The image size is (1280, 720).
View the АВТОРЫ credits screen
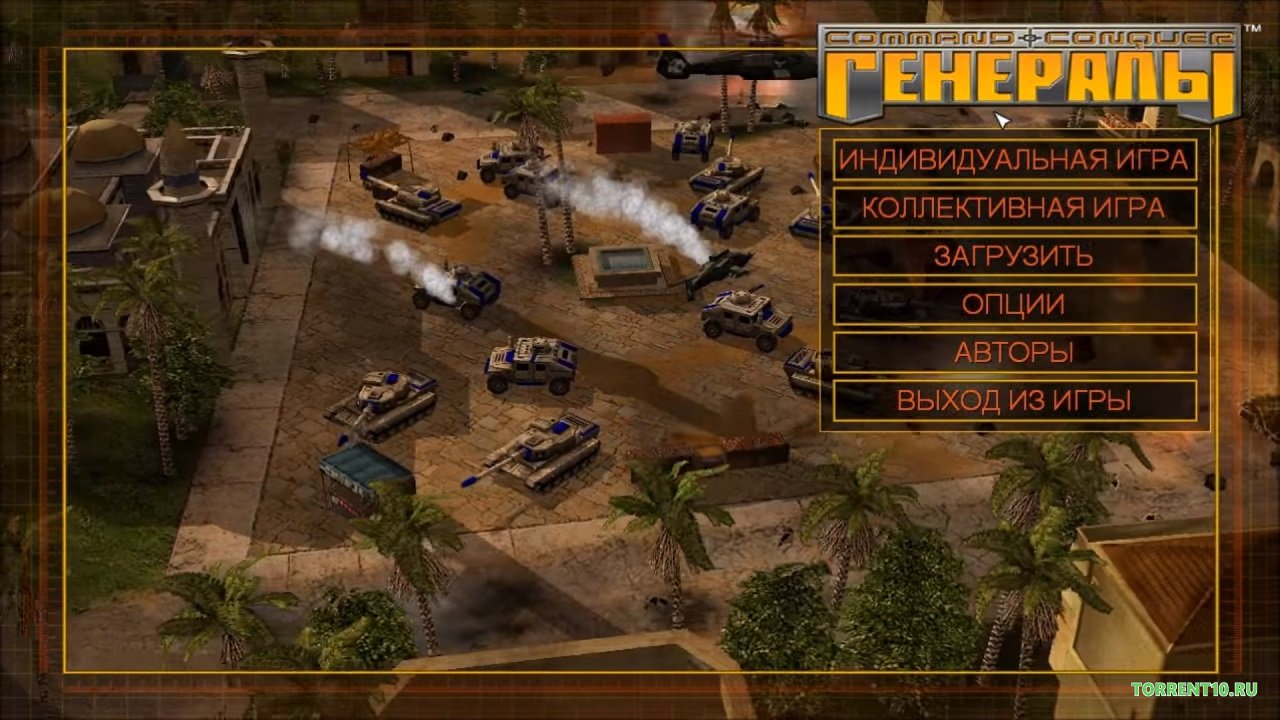(1014, 352)
